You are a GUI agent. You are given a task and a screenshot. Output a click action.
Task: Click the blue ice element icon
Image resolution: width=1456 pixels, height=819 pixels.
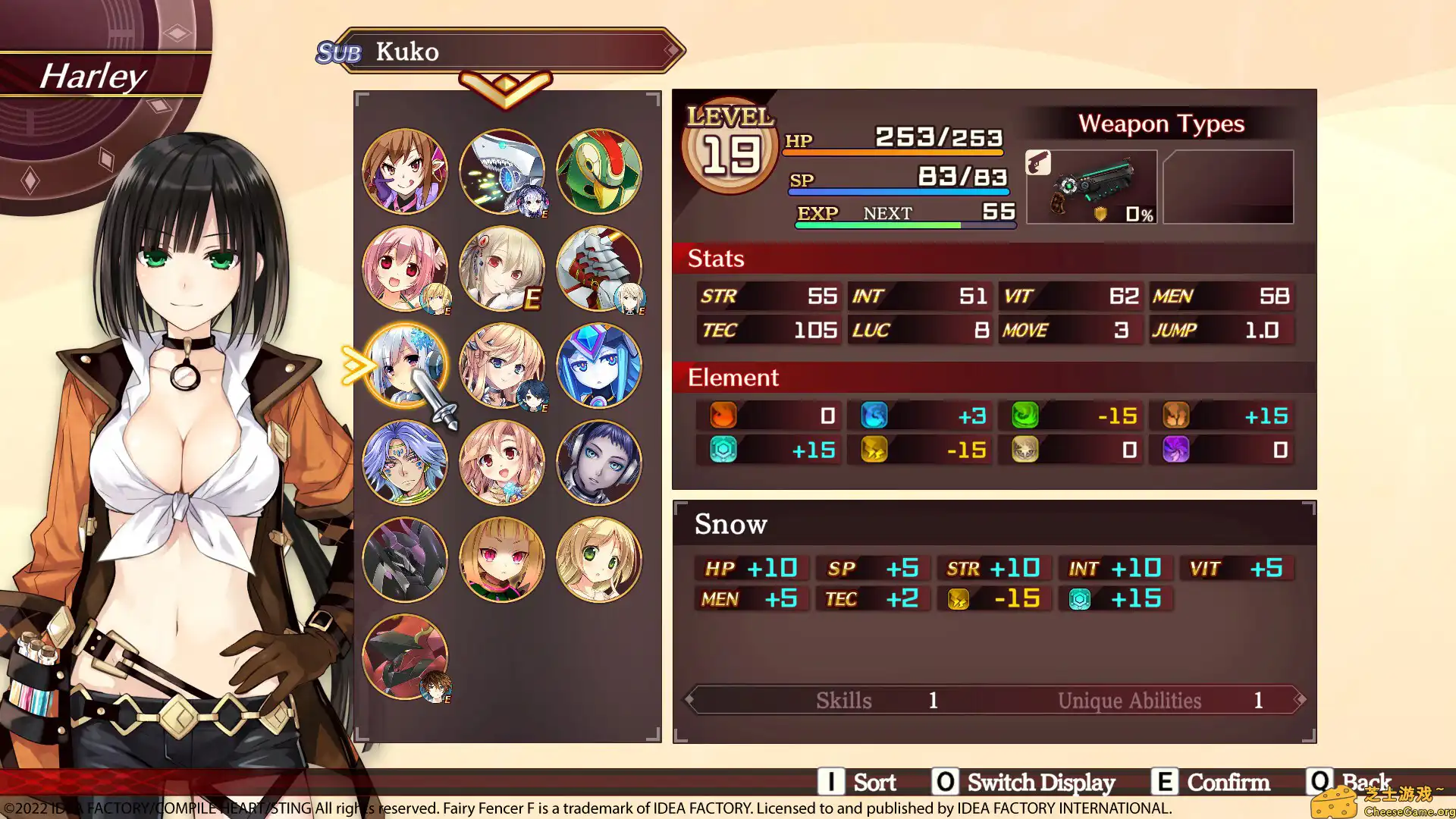874,415
